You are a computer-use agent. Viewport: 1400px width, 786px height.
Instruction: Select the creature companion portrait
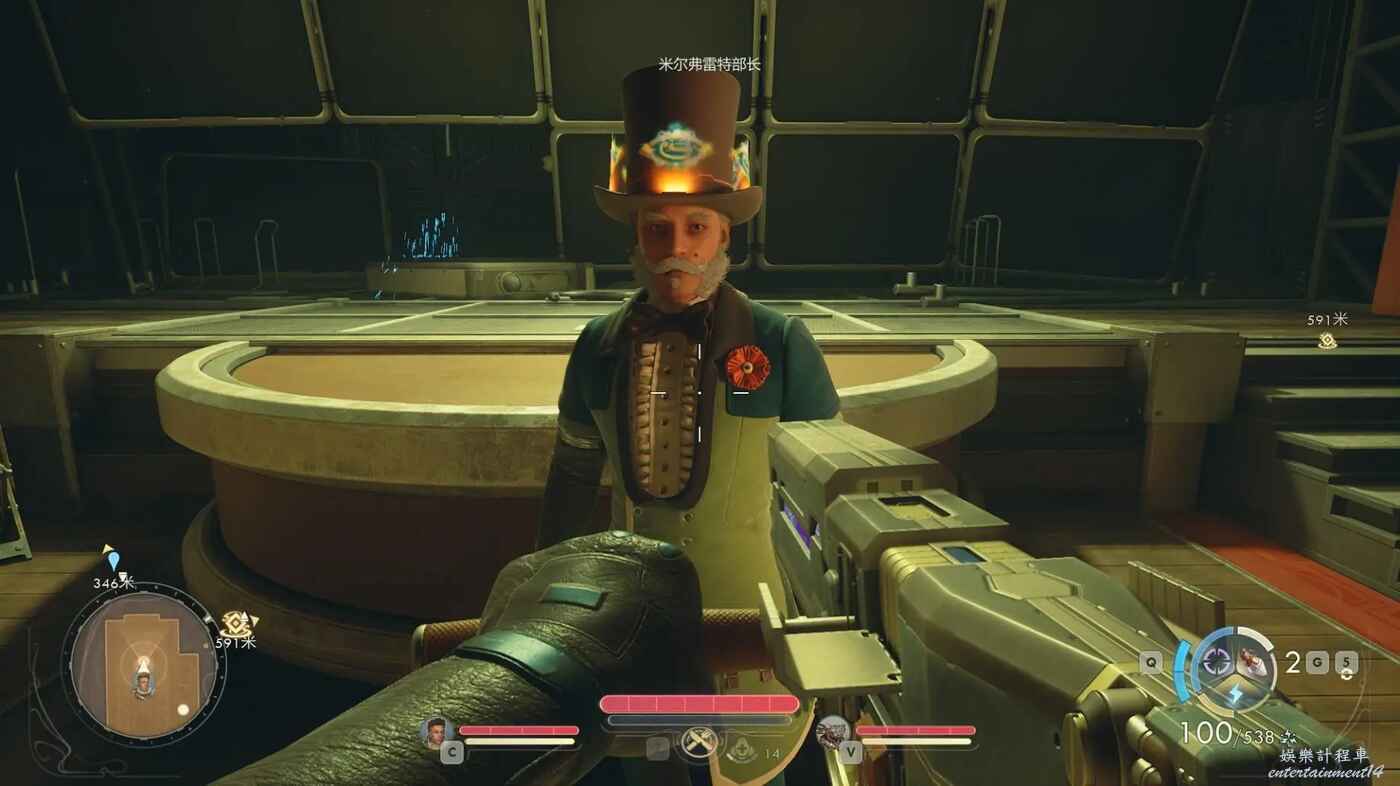[833, 733]
